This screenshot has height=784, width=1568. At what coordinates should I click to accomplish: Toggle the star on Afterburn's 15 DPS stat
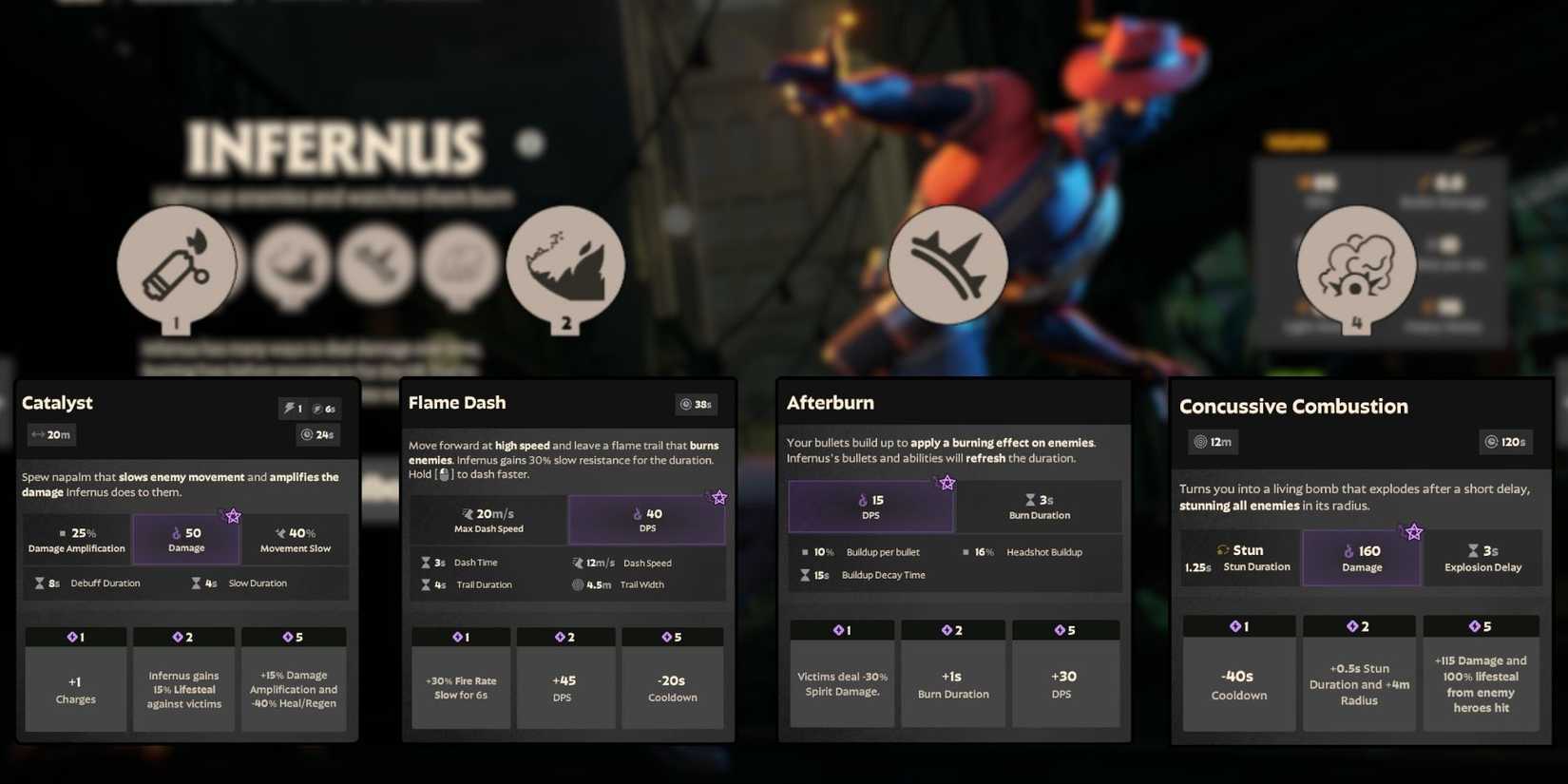[x=947, y=483]
